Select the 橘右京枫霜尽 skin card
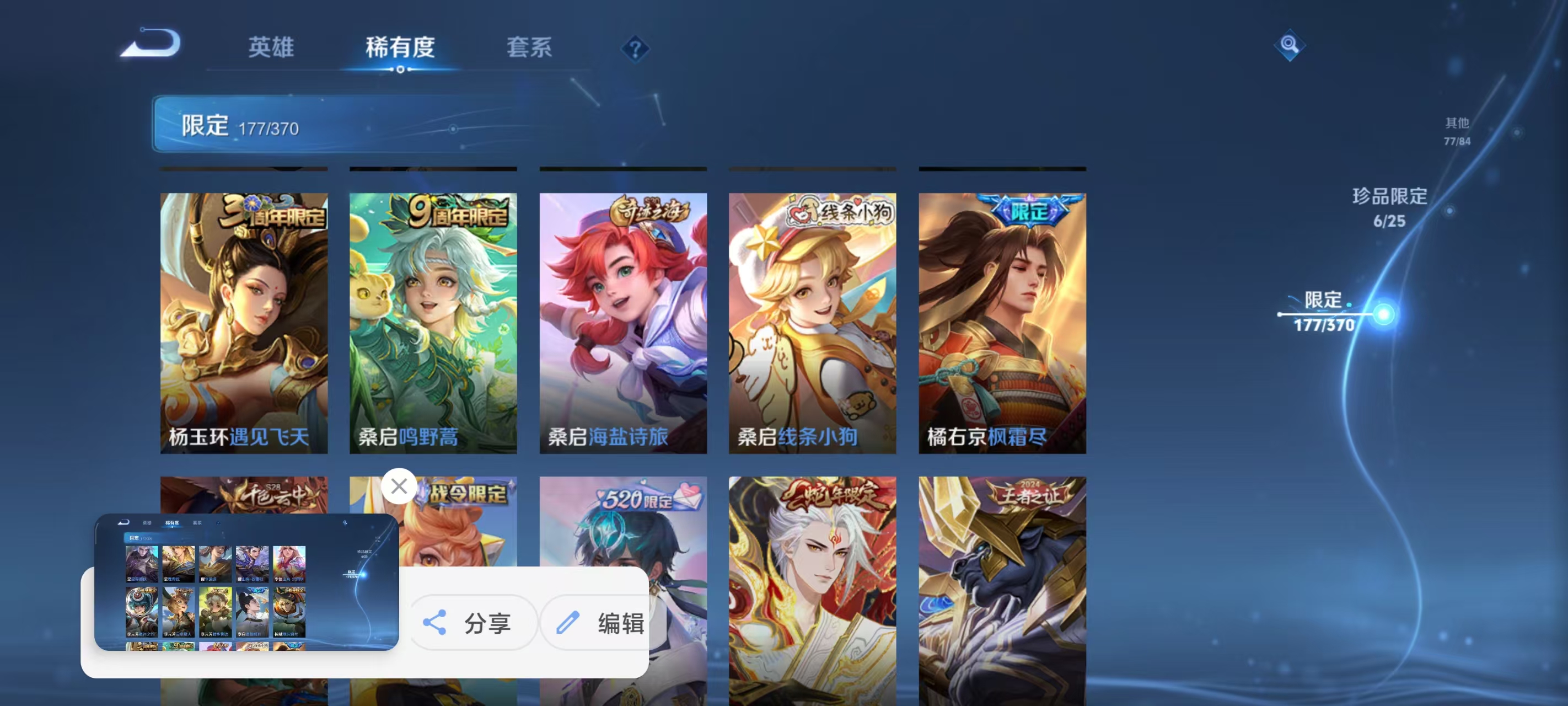Screen dimensions: 1568x706 1001,323
